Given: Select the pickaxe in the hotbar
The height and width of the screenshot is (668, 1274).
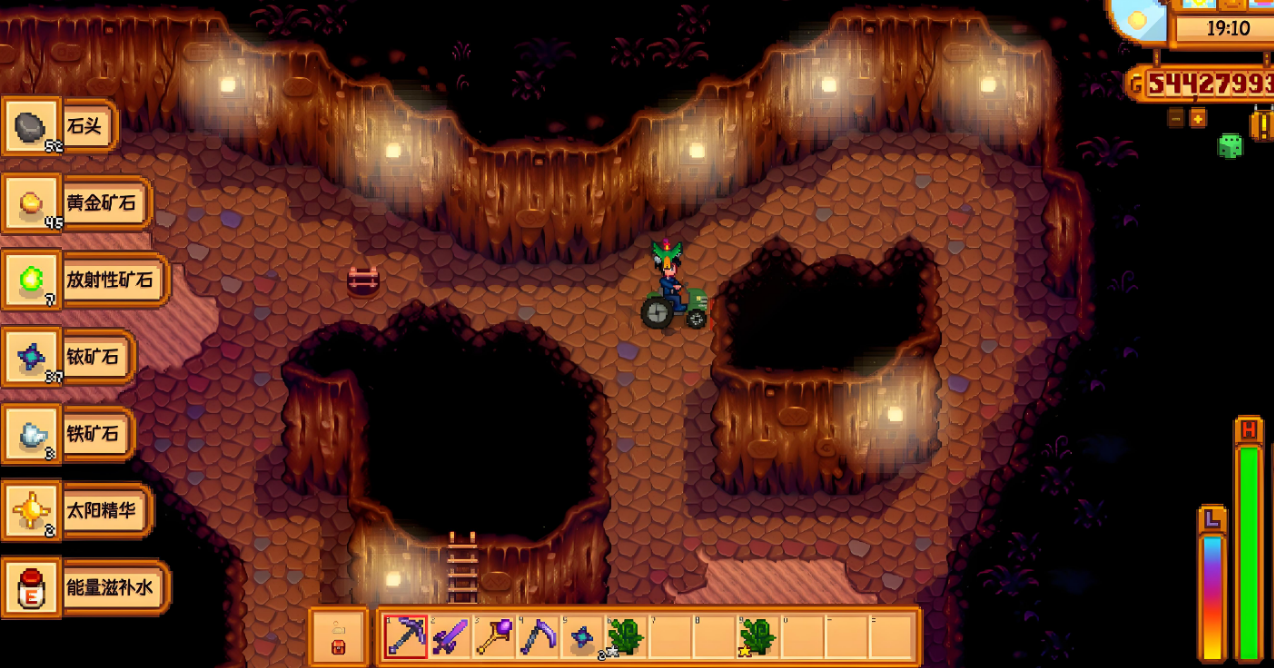Looking at the screenshot, I should 406,636.
